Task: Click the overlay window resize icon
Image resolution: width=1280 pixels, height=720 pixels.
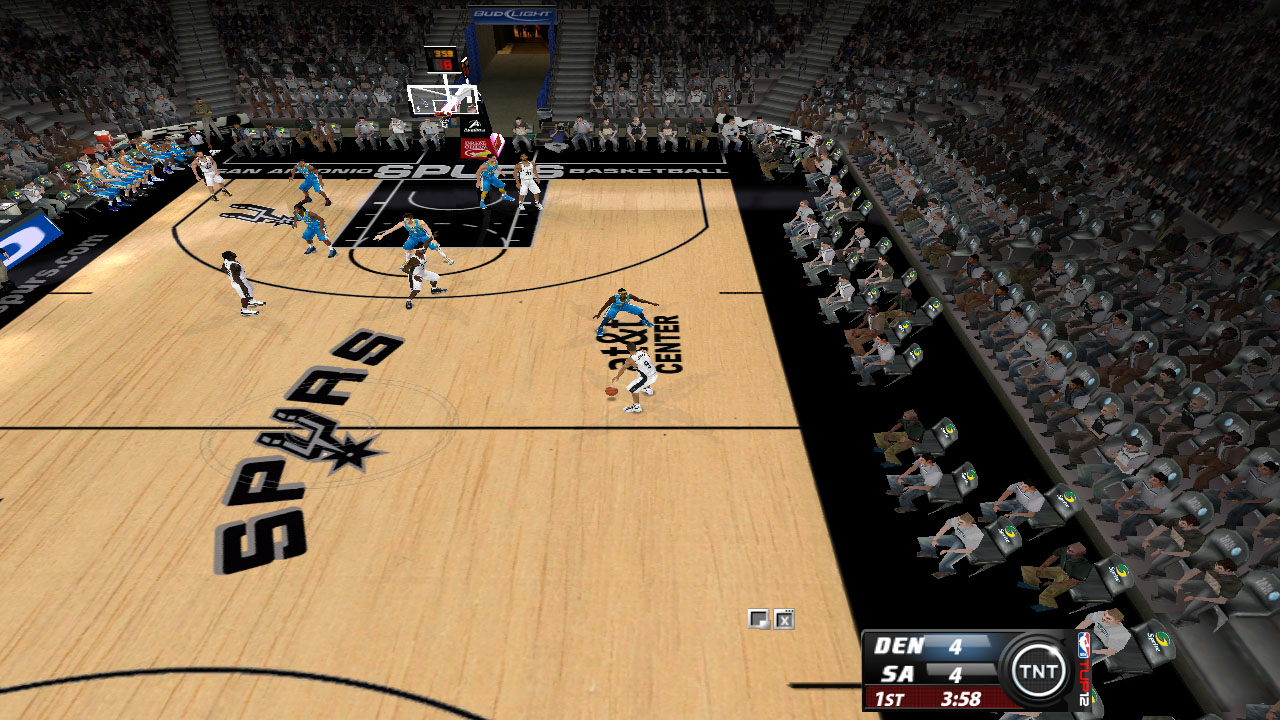Action: pyautogui.click(x=758, y=619)
